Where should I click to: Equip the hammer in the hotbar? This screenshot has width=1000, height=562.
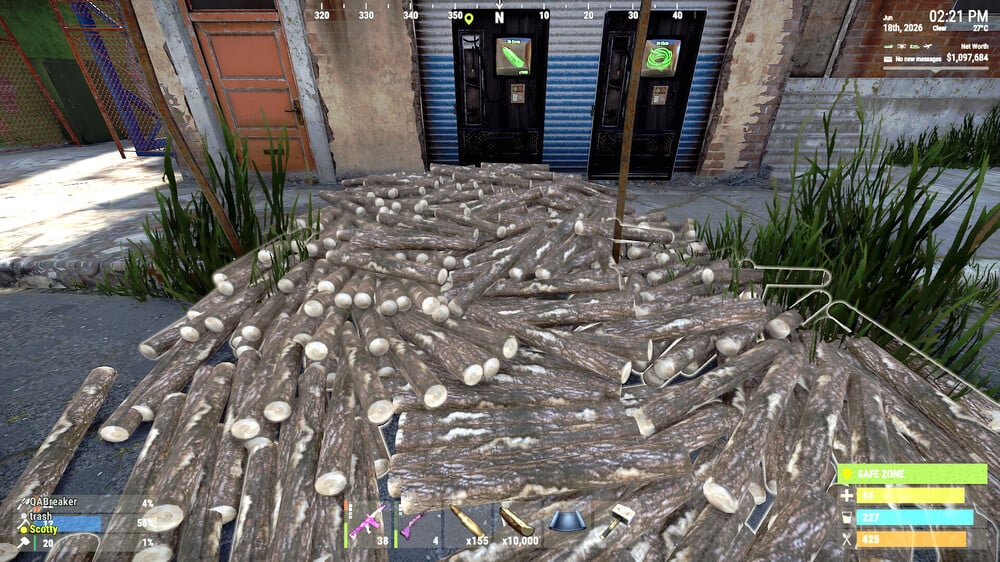tap(619, 520)
